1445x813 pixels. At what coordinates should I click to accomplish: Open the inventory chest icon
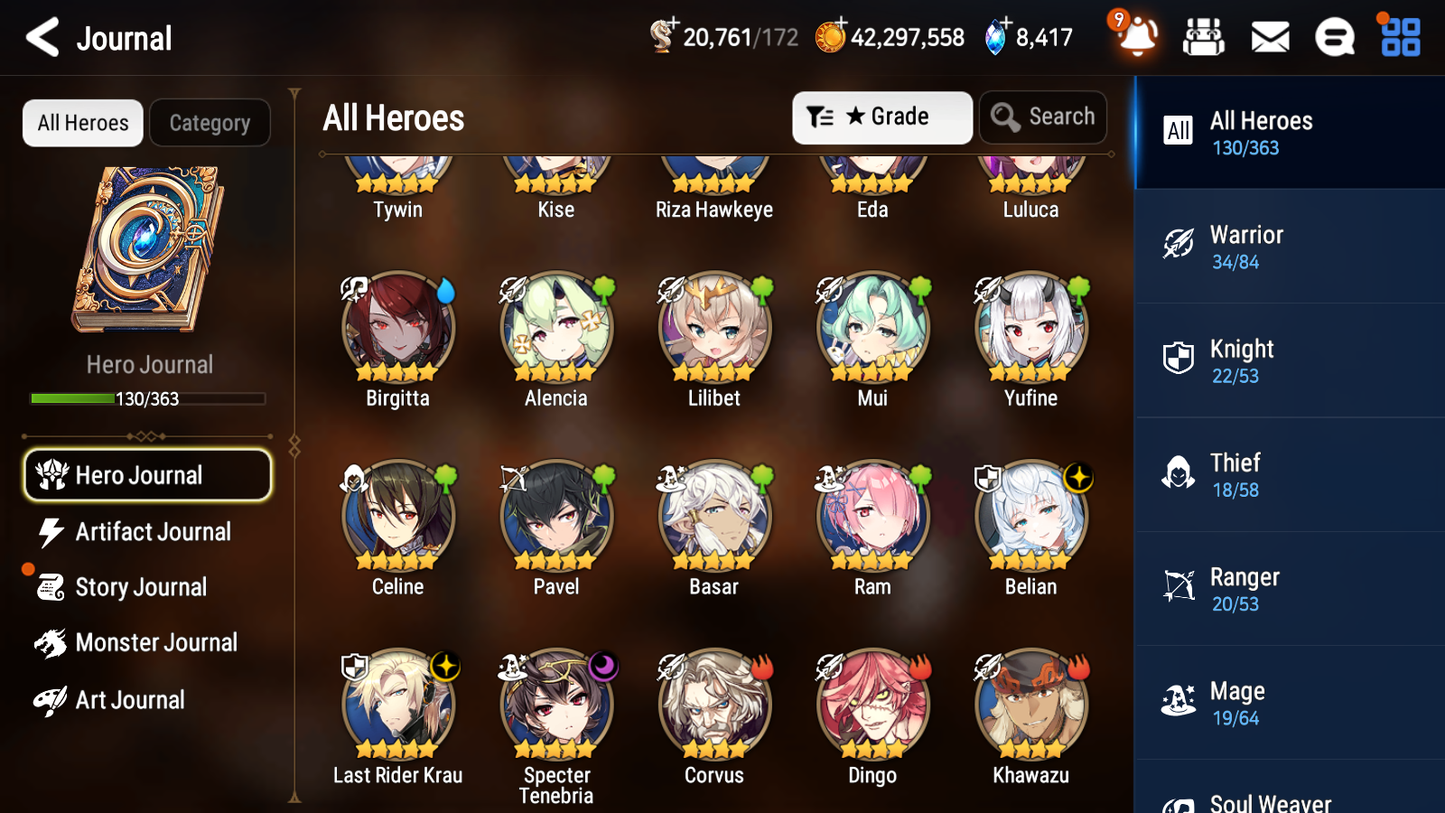[1203, 36]
